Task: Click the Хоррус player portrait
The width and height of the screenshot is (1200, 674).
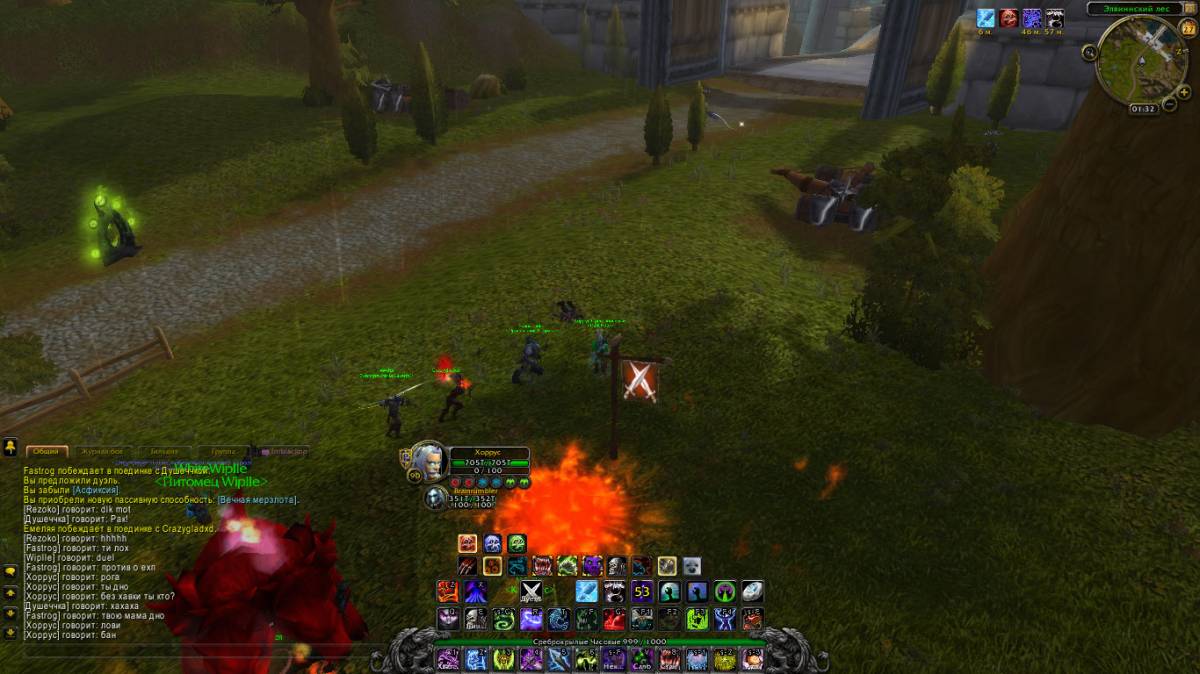Action: (427, 461)
